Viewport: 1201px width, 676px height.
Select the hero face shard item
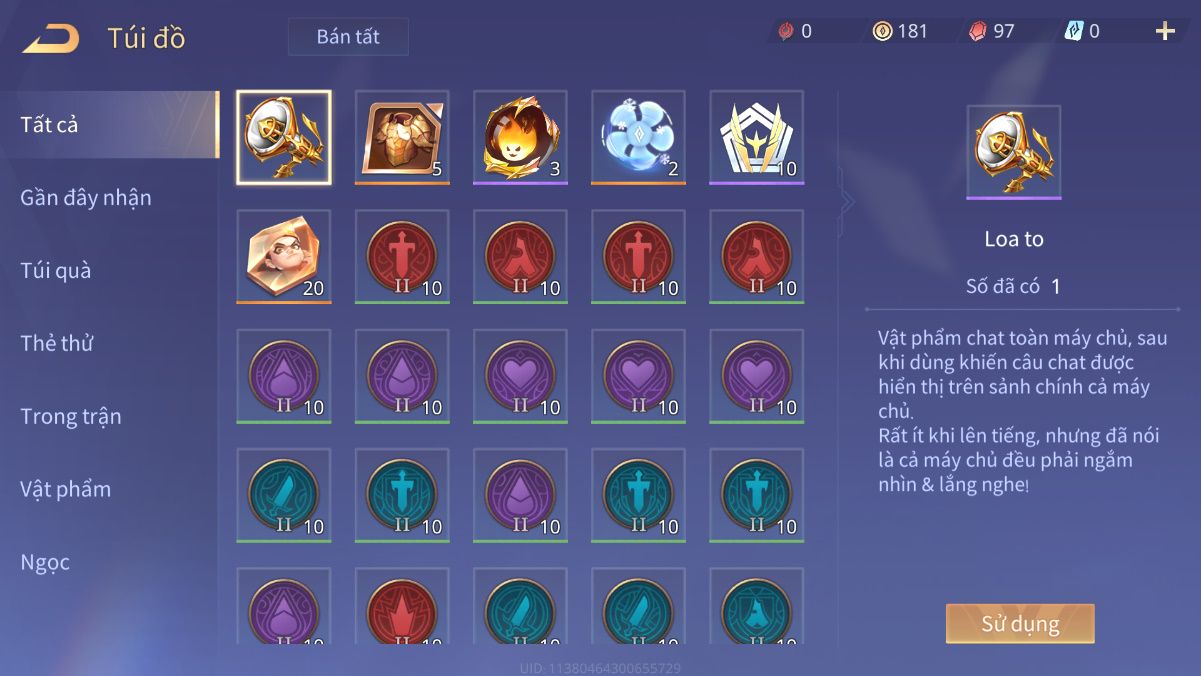tap(284, 256)
